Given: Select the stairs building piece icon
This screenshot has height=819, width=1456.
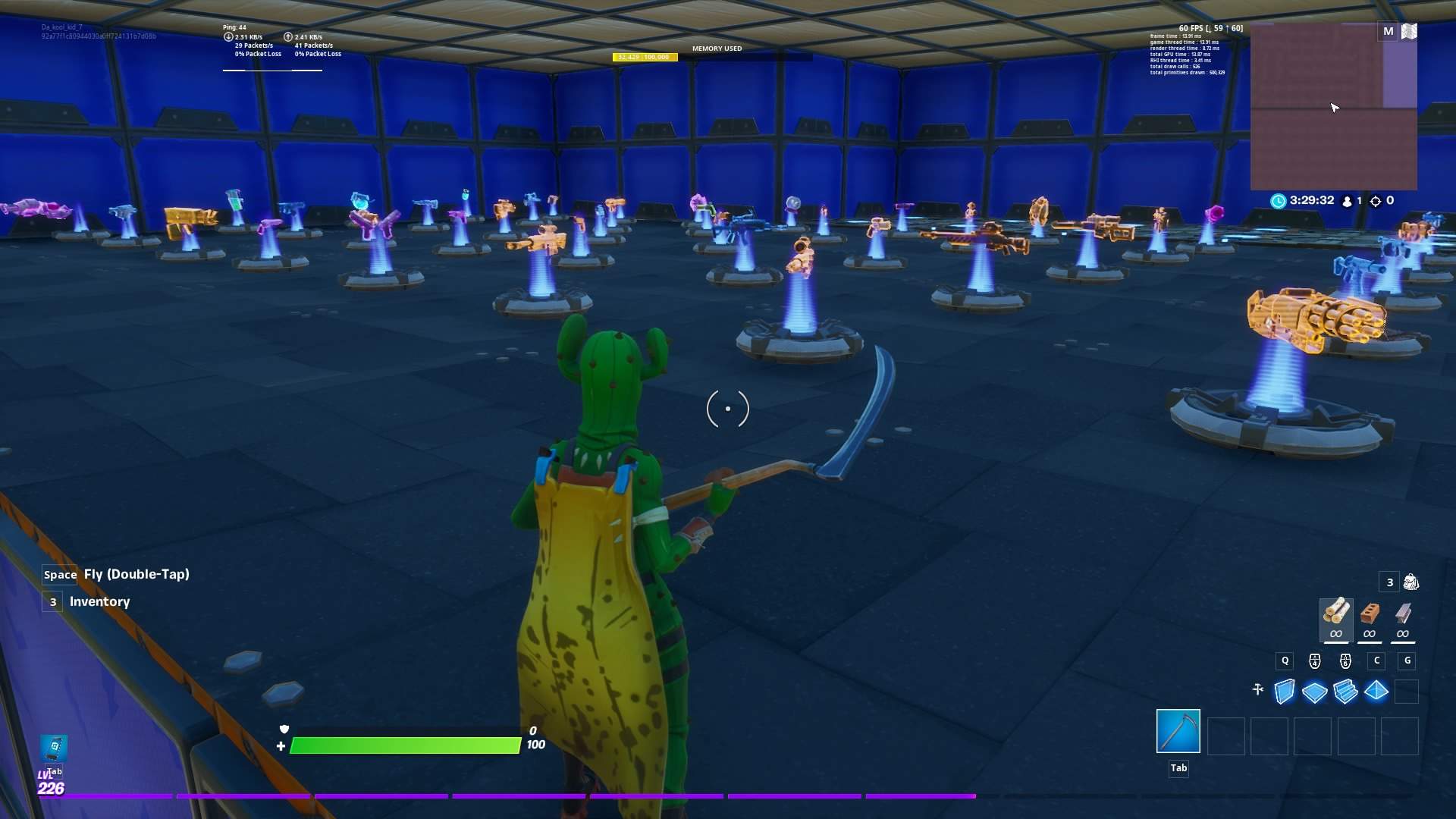Looking at the screenshot, I should pyautogui.click(x=1347, y=691).
